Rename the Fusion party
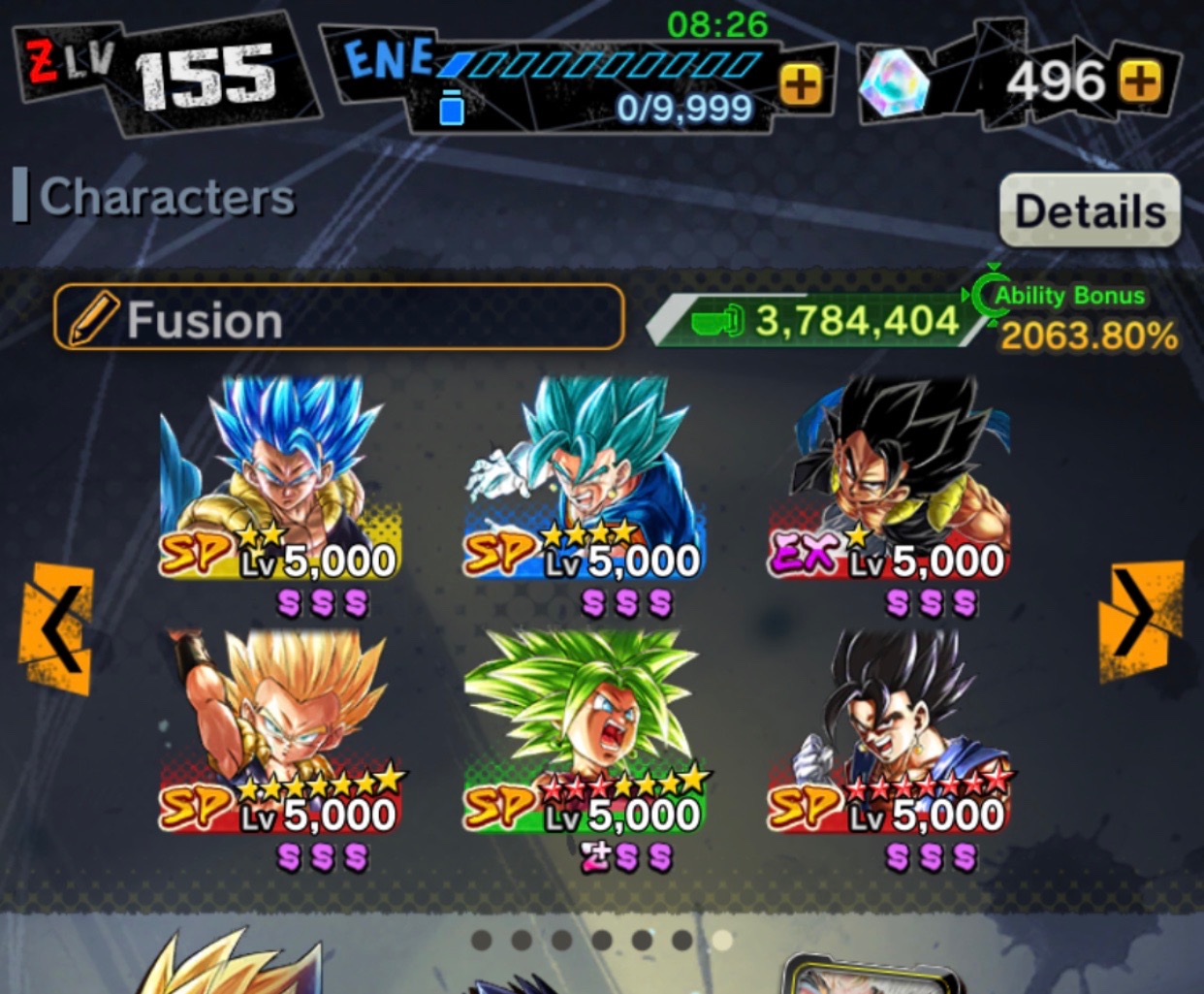The width and height of the screenshot is (1204, 994). pos(338,317)
